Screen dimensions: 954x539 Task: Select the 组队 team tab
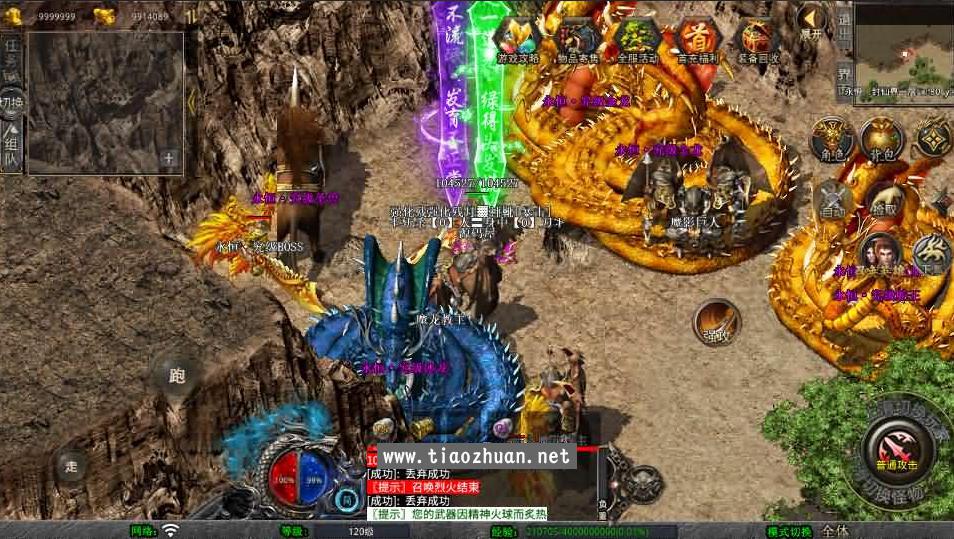click(x=12, y=147)
